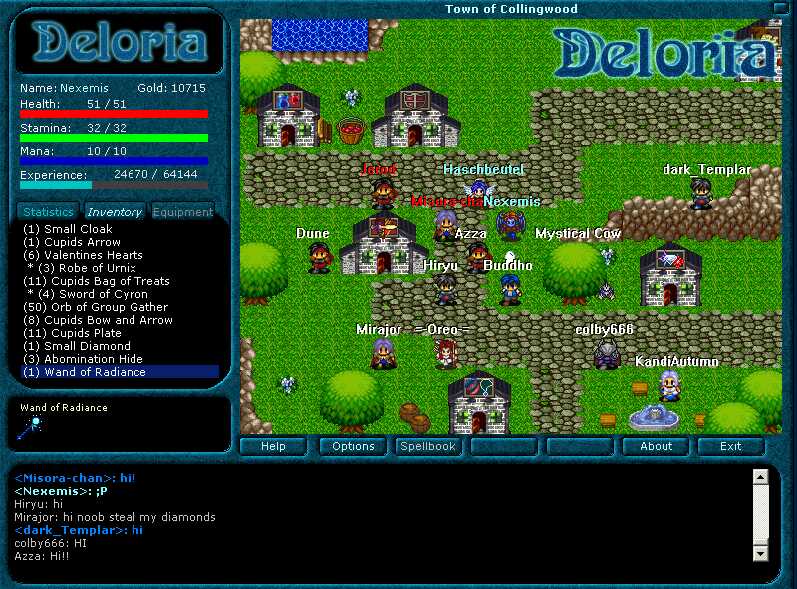Click the chat log's scroll-down arrow
Viewport: 797px width, 589px height.
tap(760, 552)
